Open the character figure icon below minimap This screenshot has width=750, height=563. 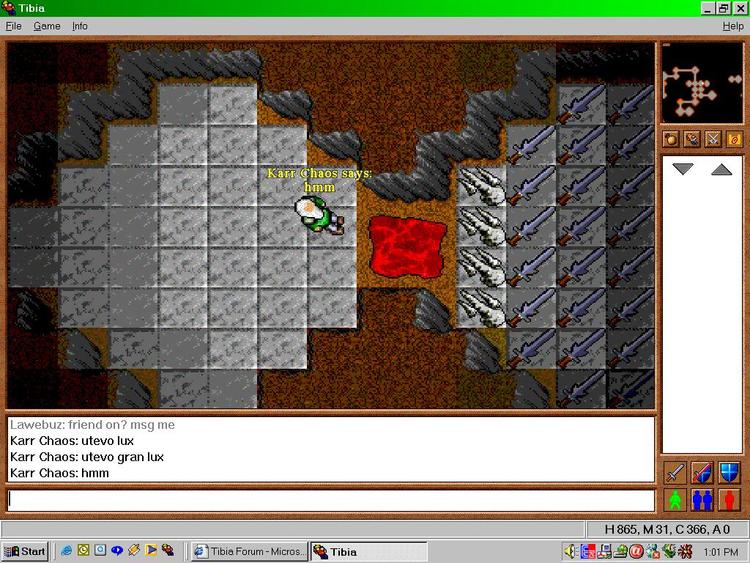coord(692,139)
